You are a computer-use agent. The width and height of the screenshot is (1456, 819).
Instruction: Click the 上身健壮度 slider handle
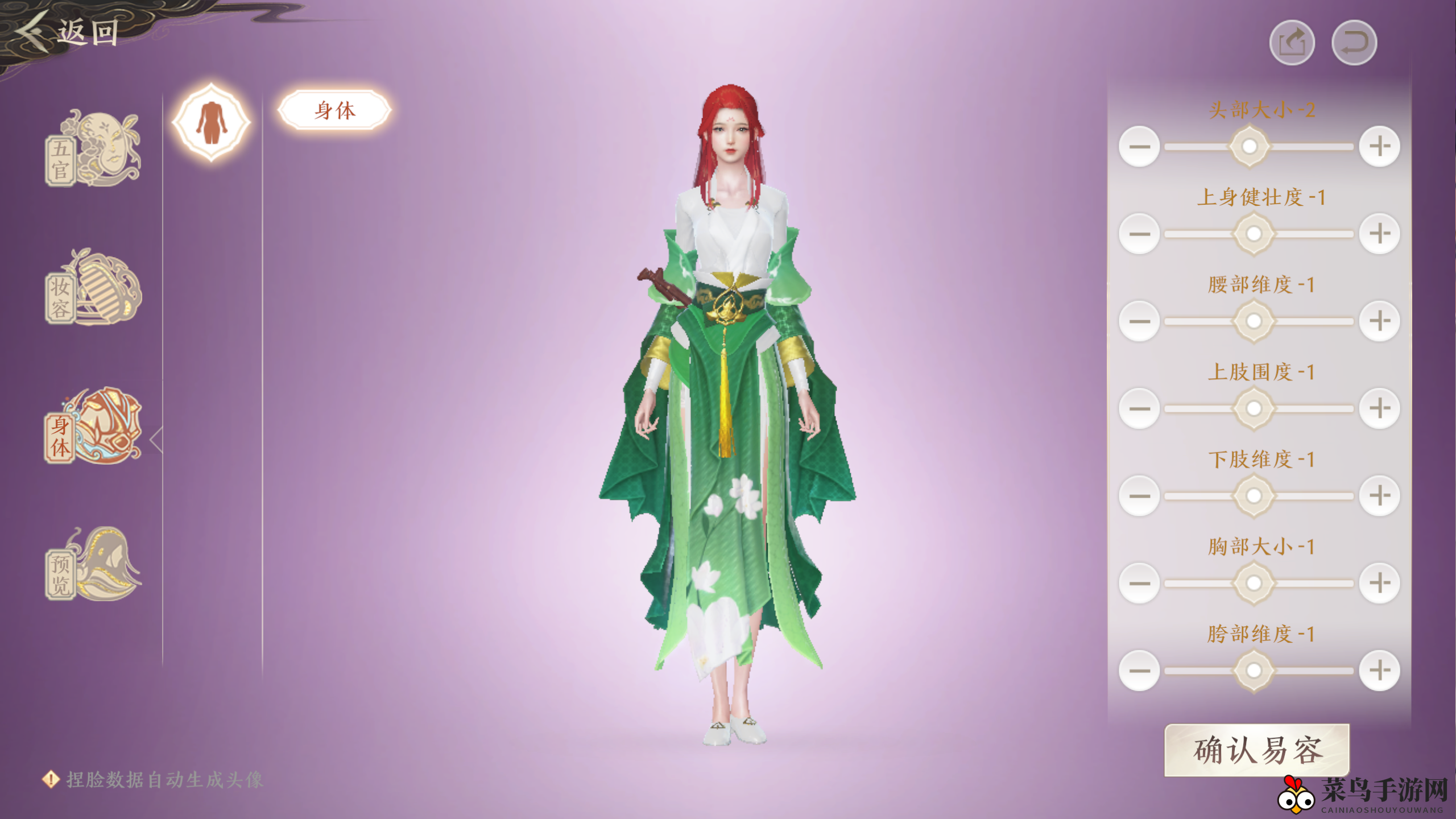pos(1254,234)
